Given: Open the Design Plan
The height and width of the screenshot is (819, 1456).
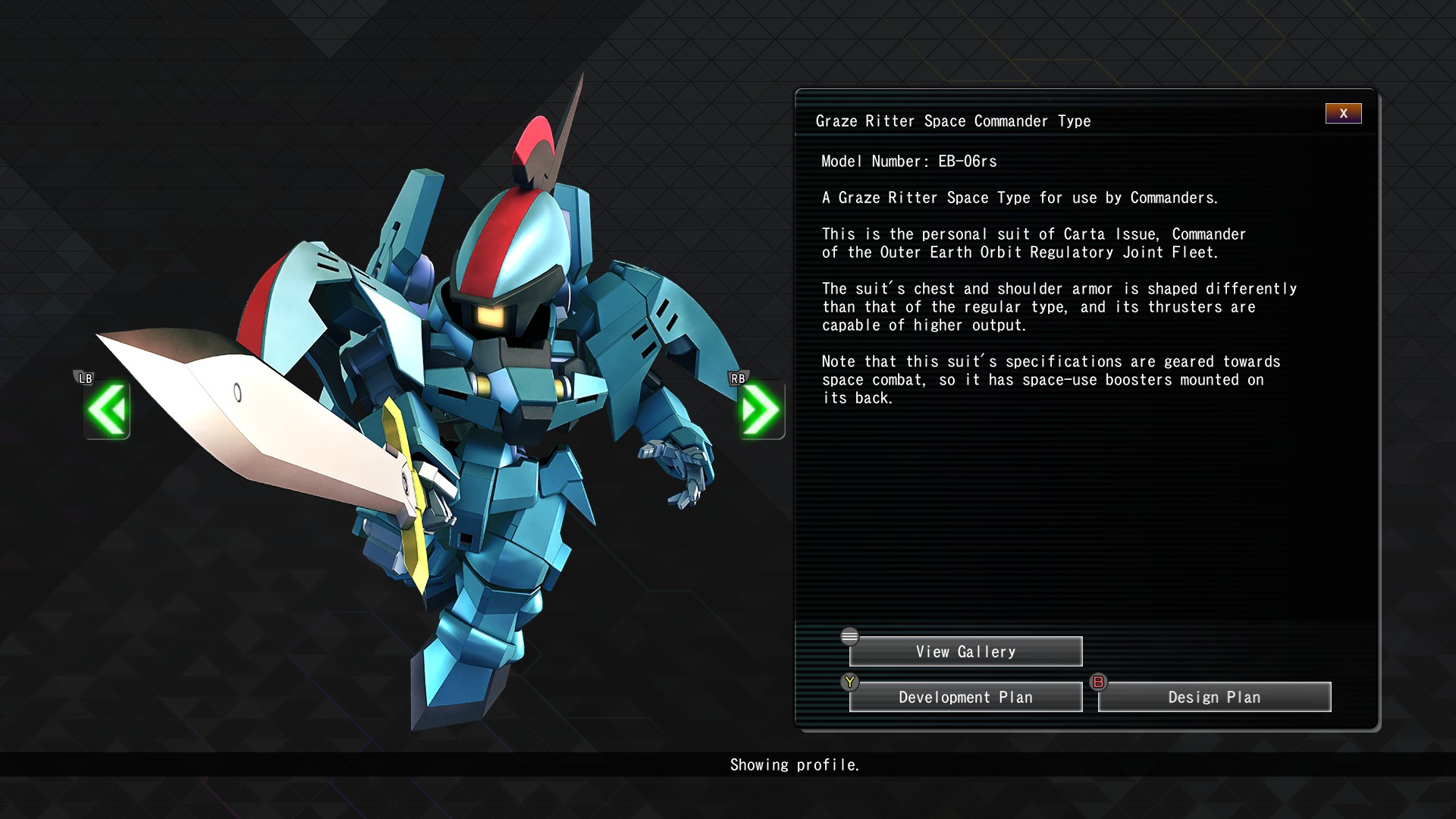Looking at the screenshot, I should (1214, 698).
